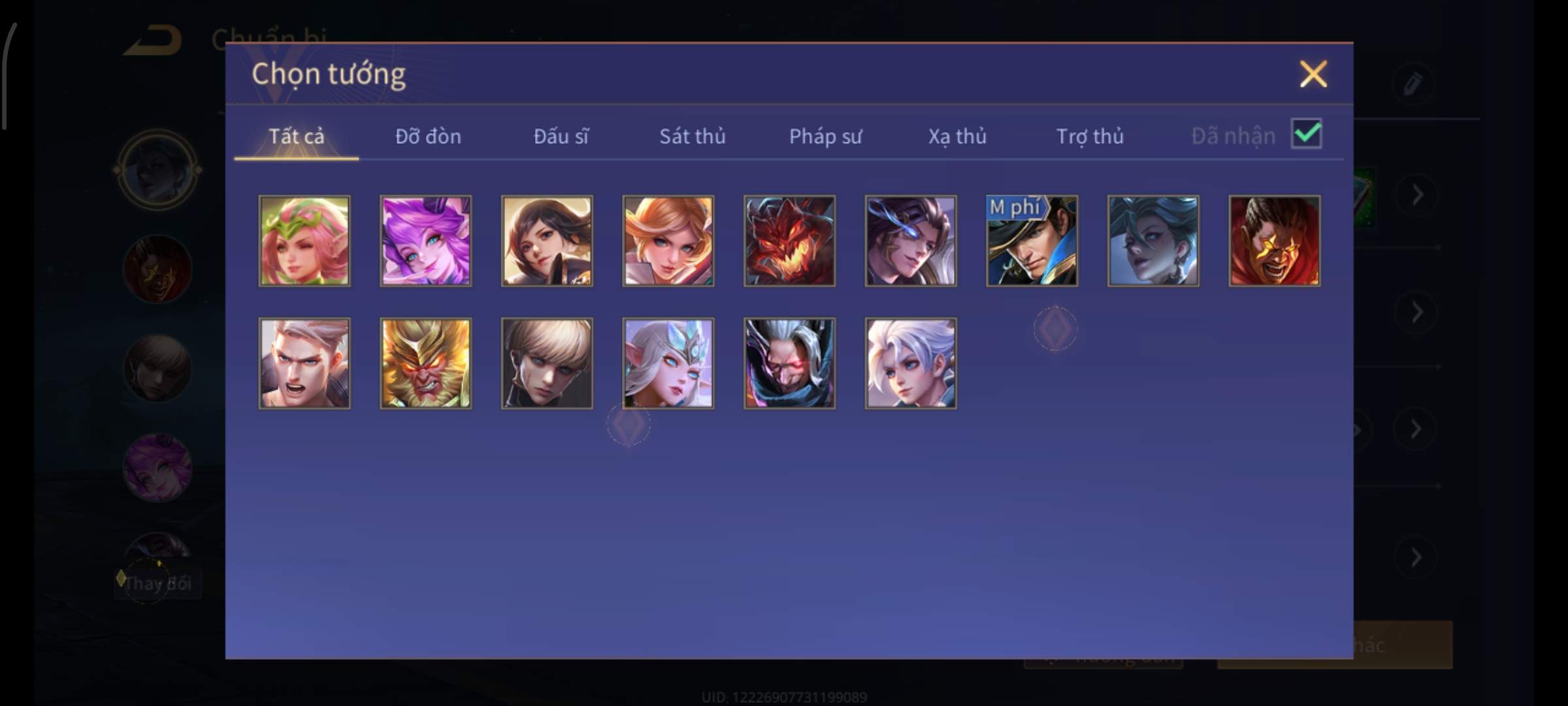The height and width of the screenshot is (706, 1568).
Task: Filter heroes by Pháp sư
Action: point(825,136)
